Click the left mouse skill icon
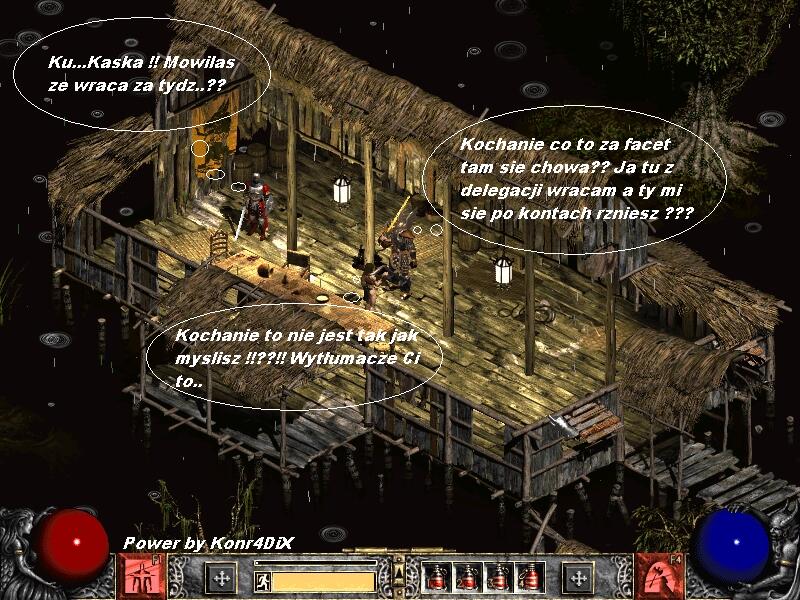The width and height of the screenshot is (800, 600). (141, 576)
